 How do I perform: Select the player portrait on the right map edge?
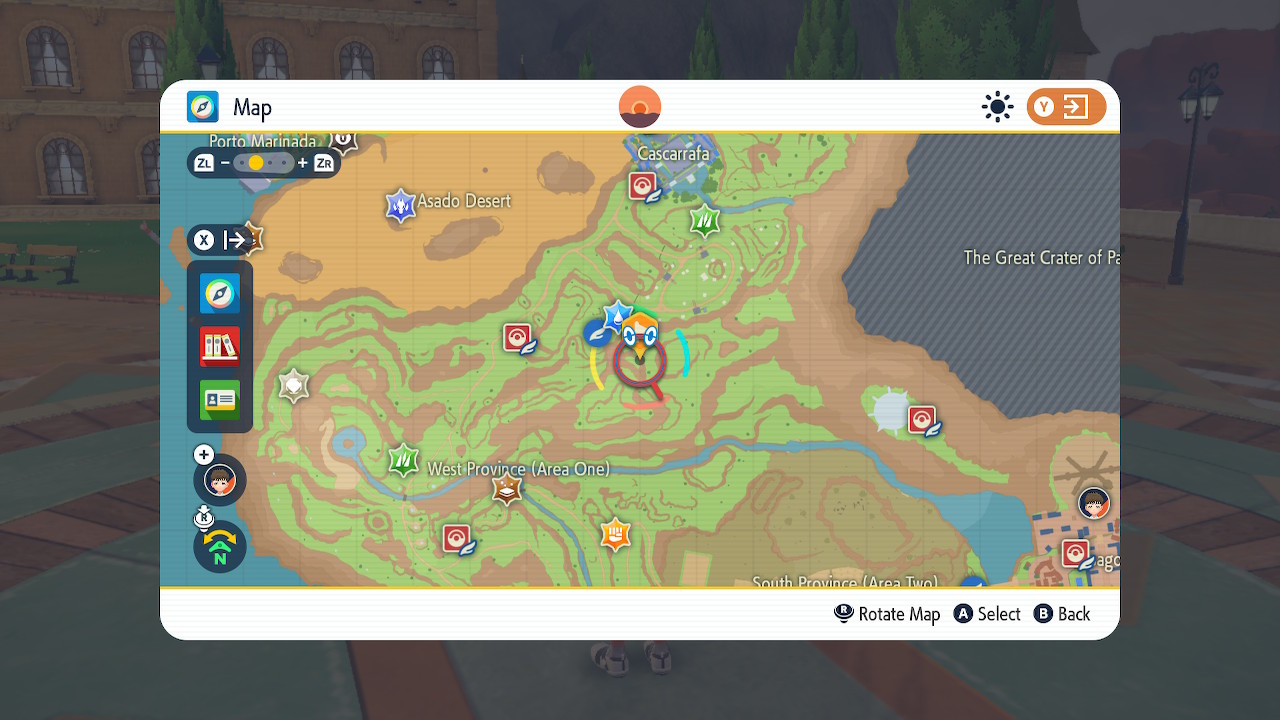pos(1093,504)
